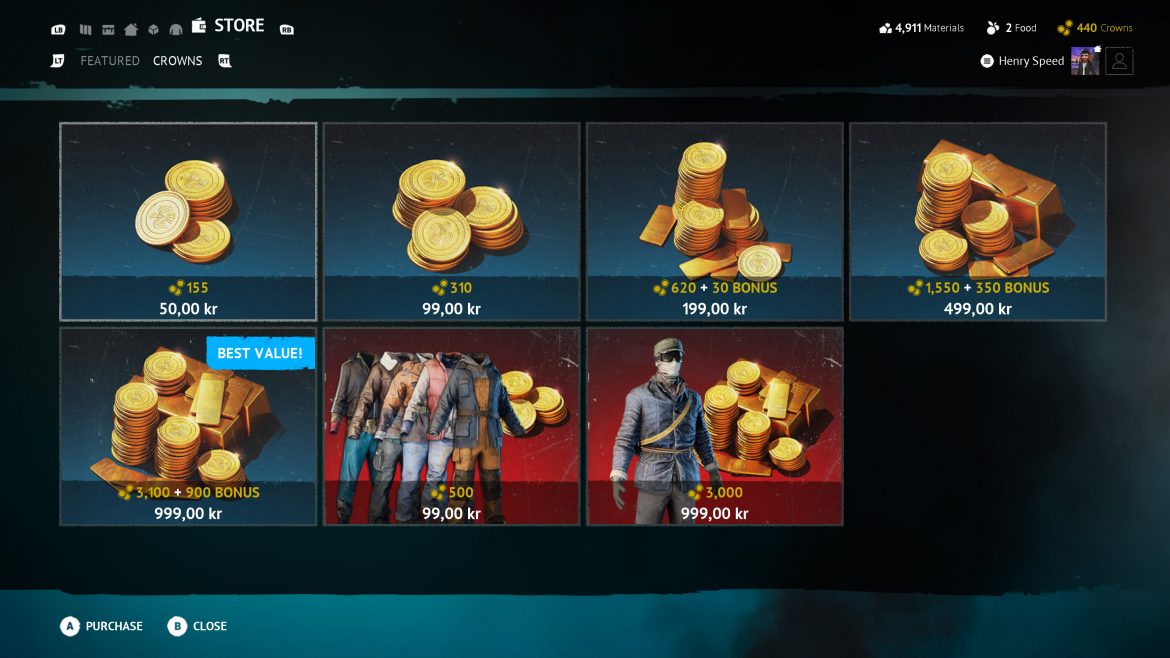Click the empty player silhouette slot

coord(1119,61)
